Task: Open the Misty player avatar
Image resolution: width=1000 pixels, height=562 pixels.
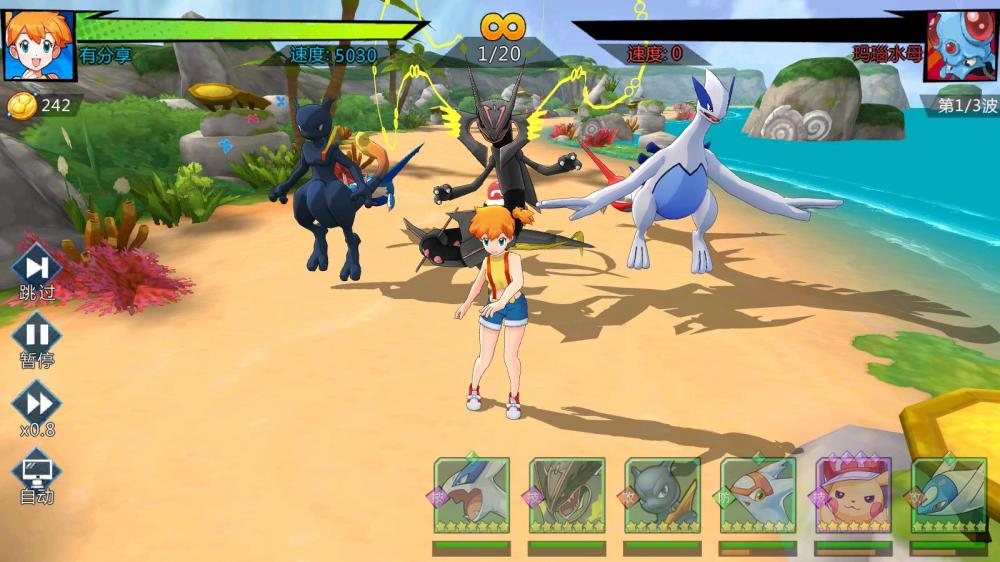Action: coord(39,45)
